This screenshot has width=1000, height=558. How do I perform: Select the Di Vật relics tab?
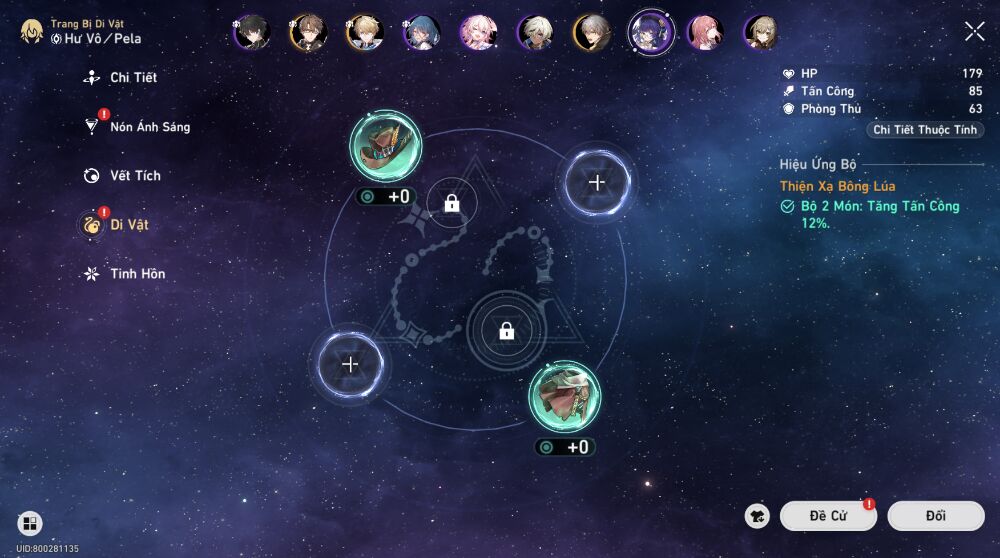tap(128, 225)
